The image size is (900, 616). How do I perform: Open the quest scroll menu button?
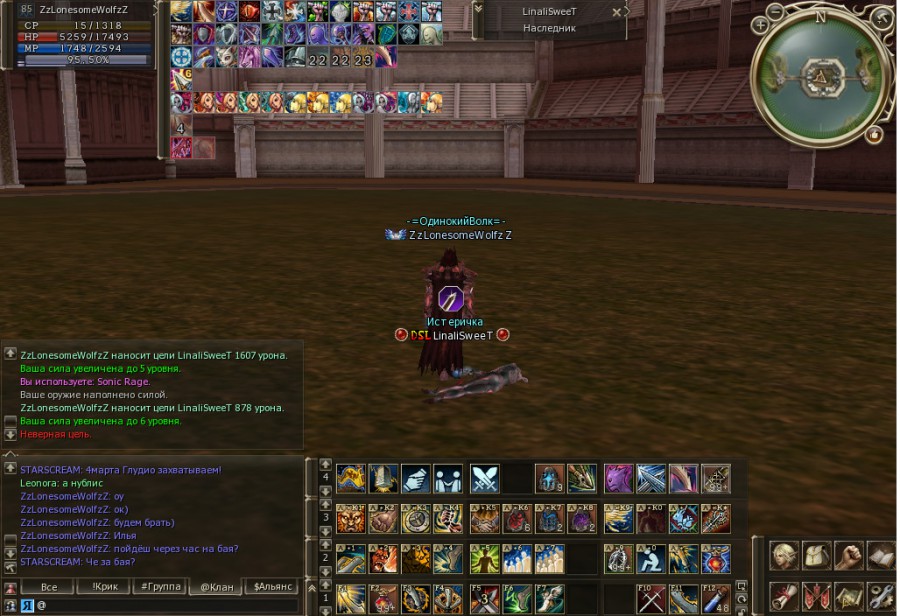click(x=784, y=597)
